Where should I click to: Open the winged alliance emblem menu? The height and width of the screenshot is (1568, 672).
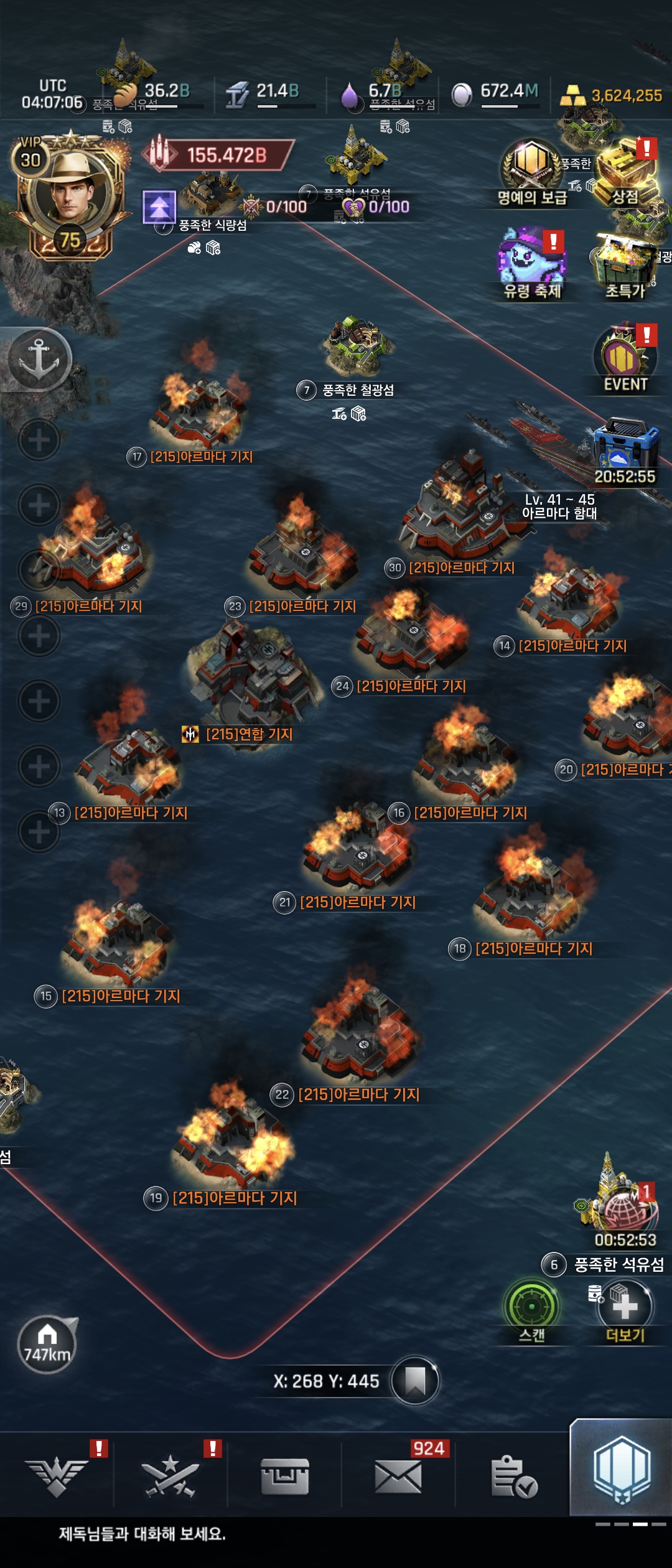pyautogui.click(x=57, y=1476)
